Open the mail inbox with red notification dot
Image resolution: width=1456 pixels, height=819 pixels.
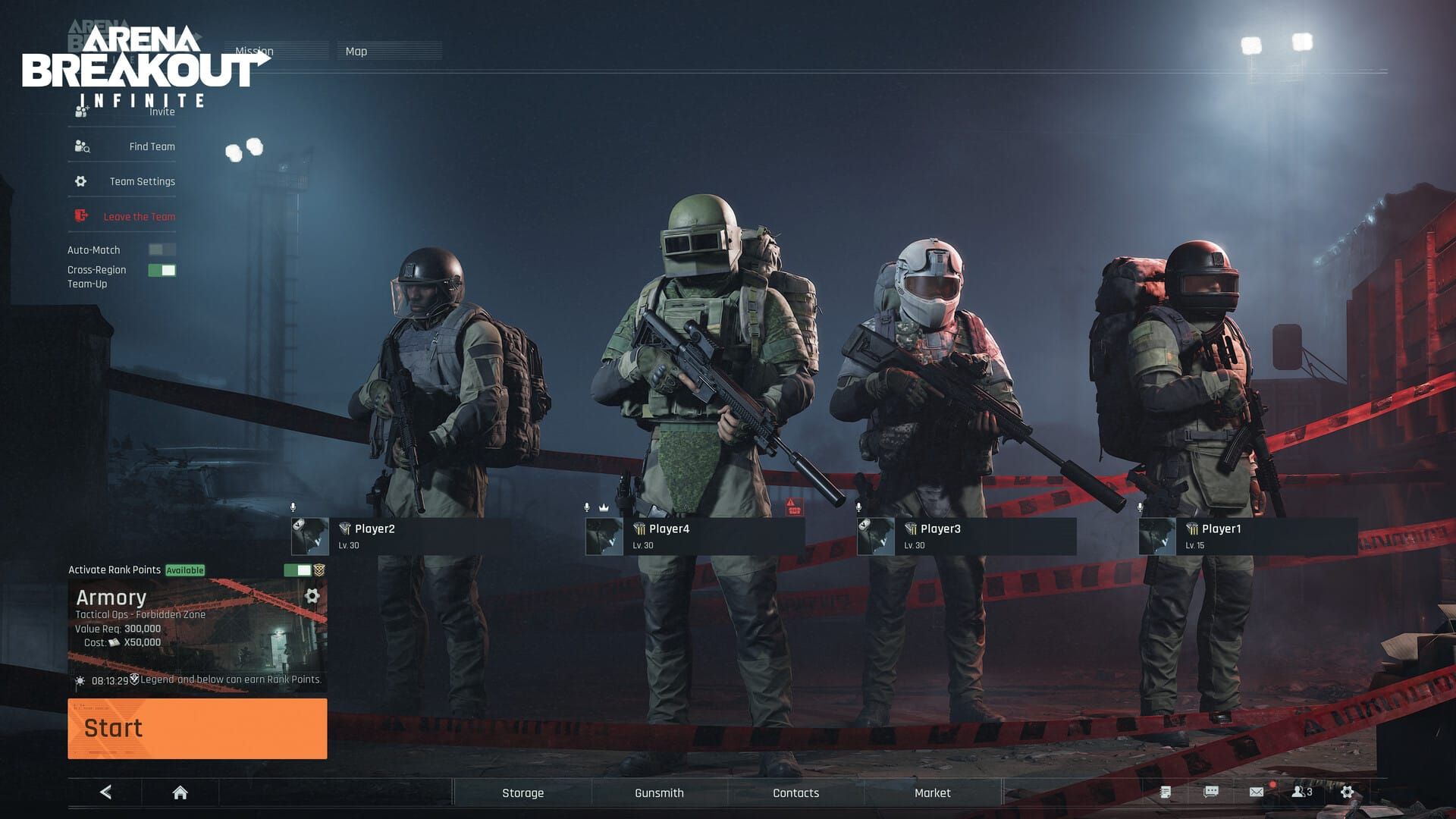pos(1258,792)
